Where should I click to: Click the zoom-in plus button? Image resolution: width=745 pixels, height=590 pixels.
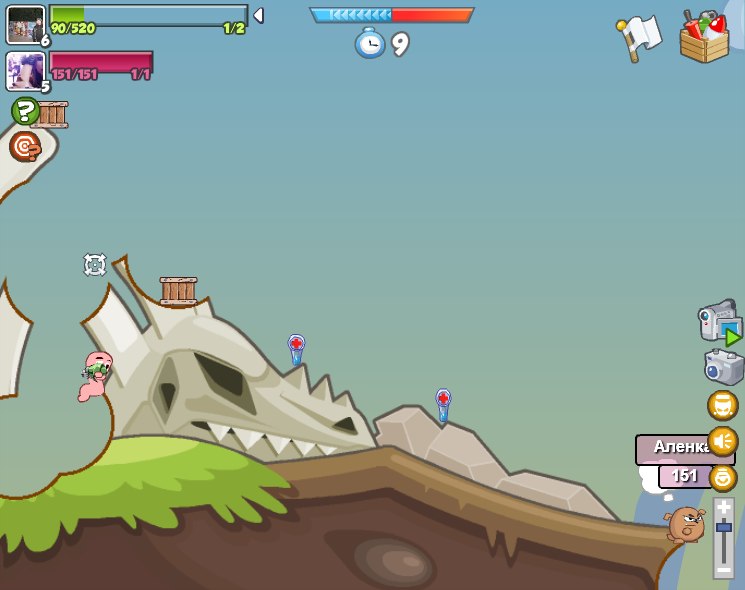click(x=723, y=507)
